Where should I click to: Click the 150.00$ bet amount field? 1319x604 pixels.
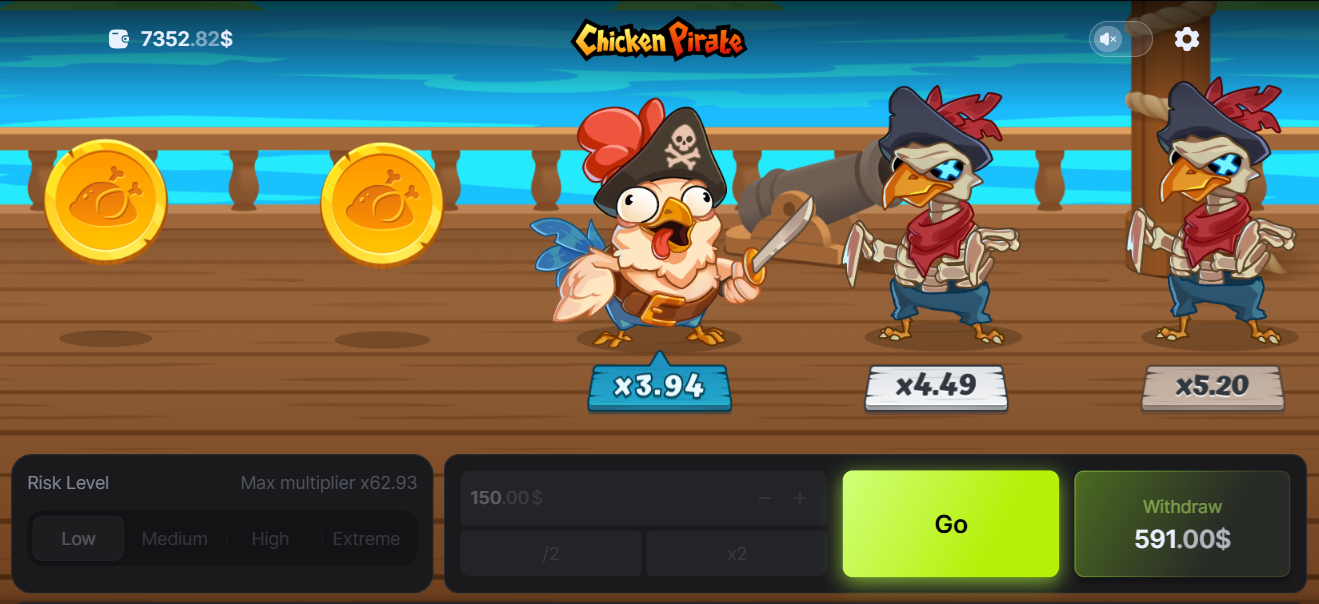click(x=600, y=498)
